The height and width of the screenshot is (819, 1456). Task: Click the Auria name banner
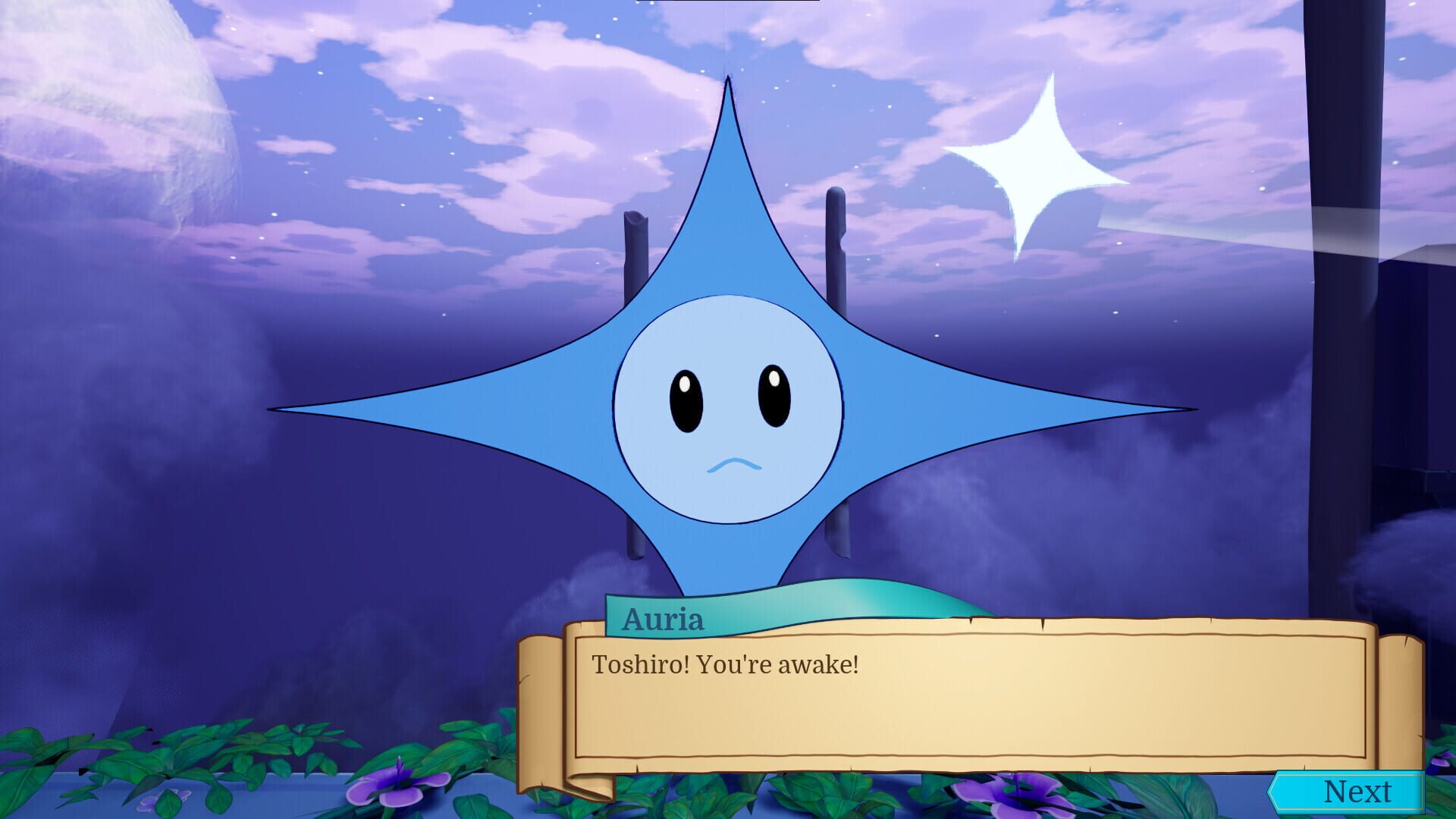click(x=664, y=620)
